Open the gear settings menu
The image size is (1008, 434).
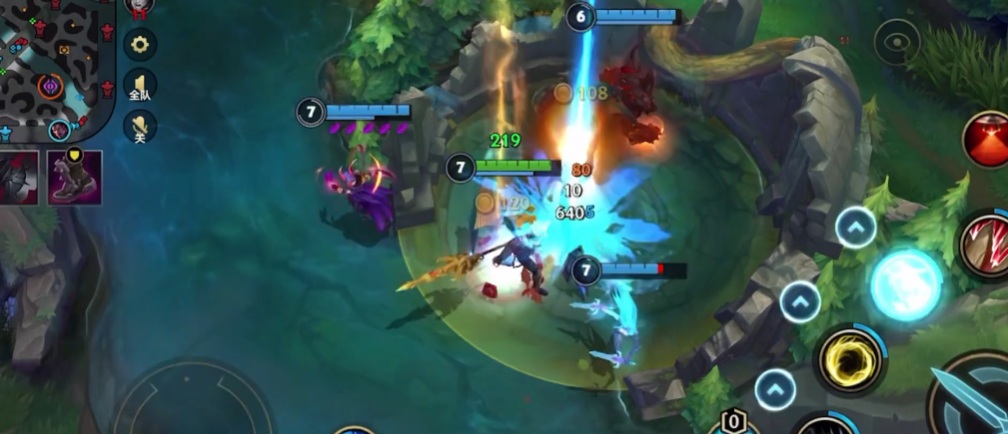tap(140, 44)
